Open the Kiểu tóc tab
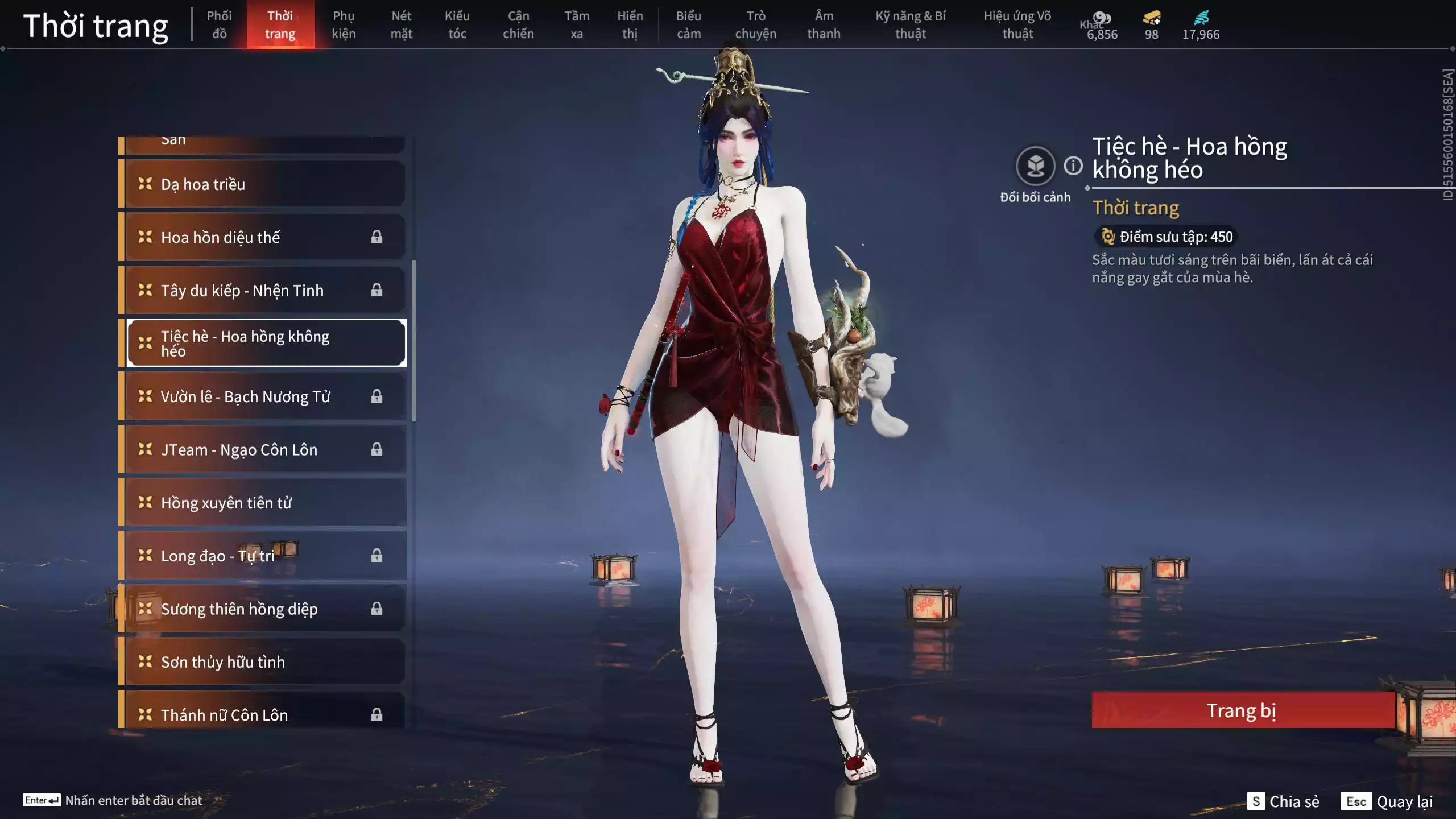The width and height of the screenshot is (1456, 819). tap(458, 25)
